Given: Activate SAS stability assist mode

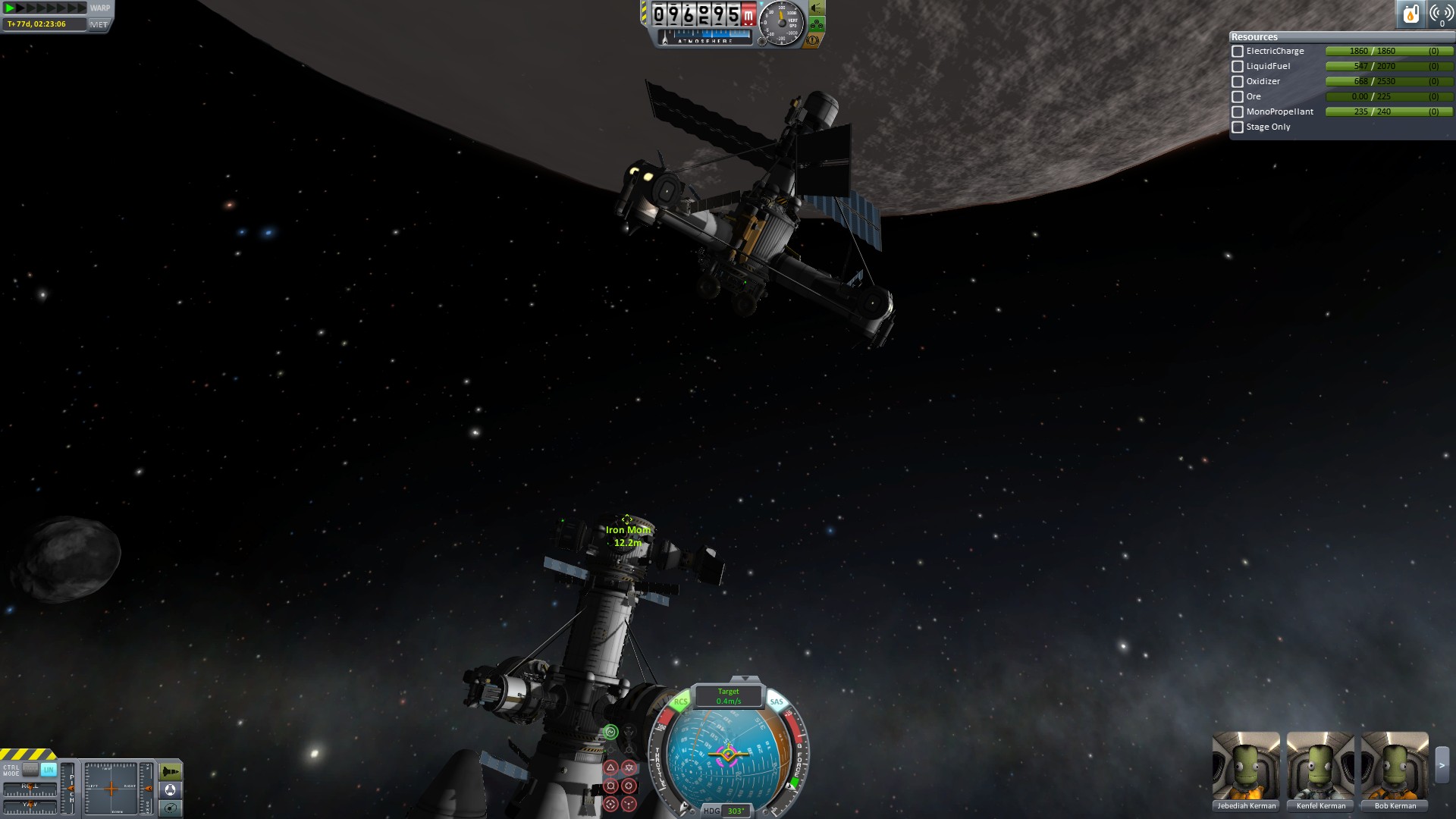Looking at the screenshot, I should [610, 732].
